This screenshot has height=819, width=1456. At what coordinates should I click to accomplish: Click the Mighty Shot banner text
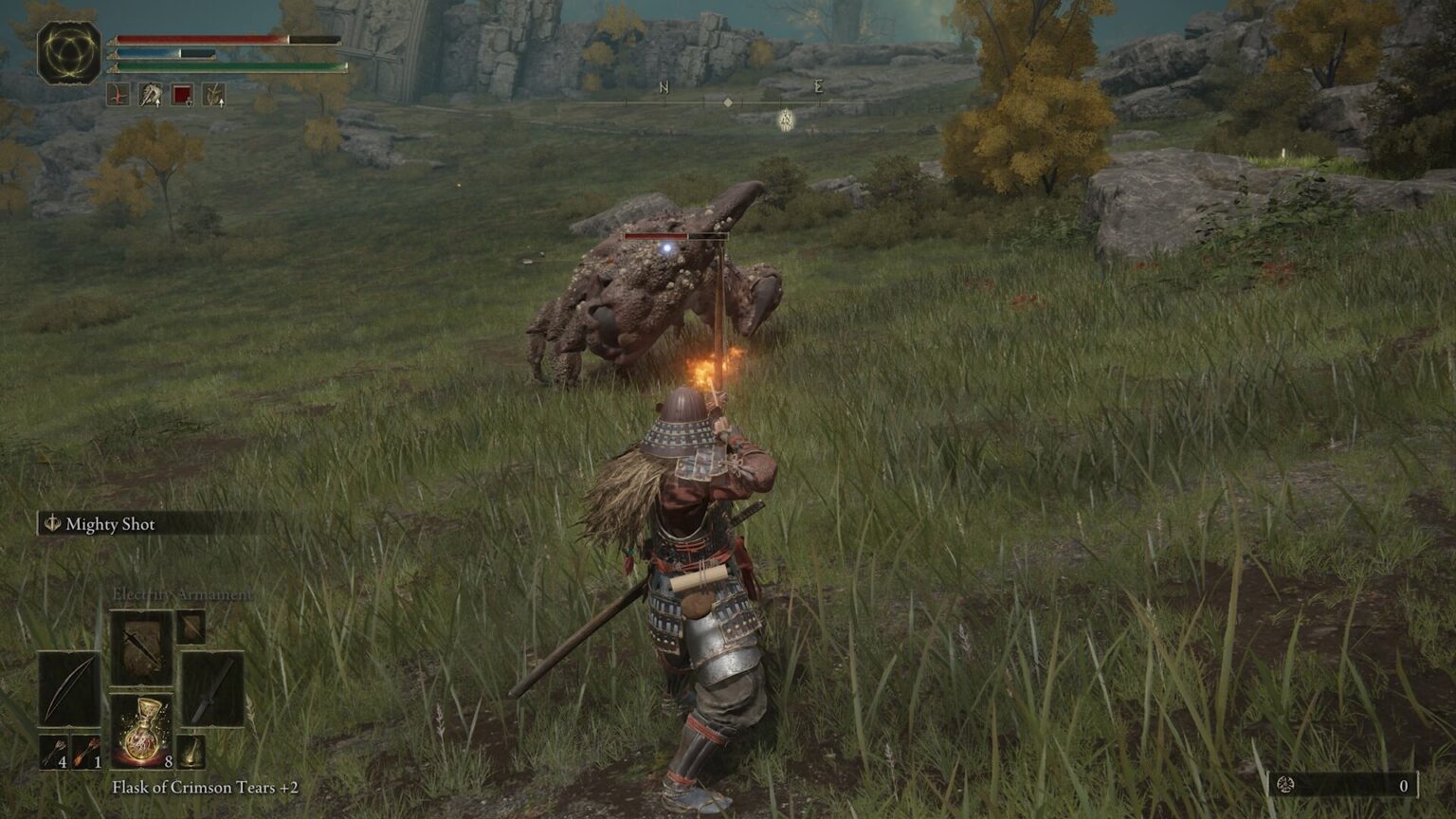point(109,523)
